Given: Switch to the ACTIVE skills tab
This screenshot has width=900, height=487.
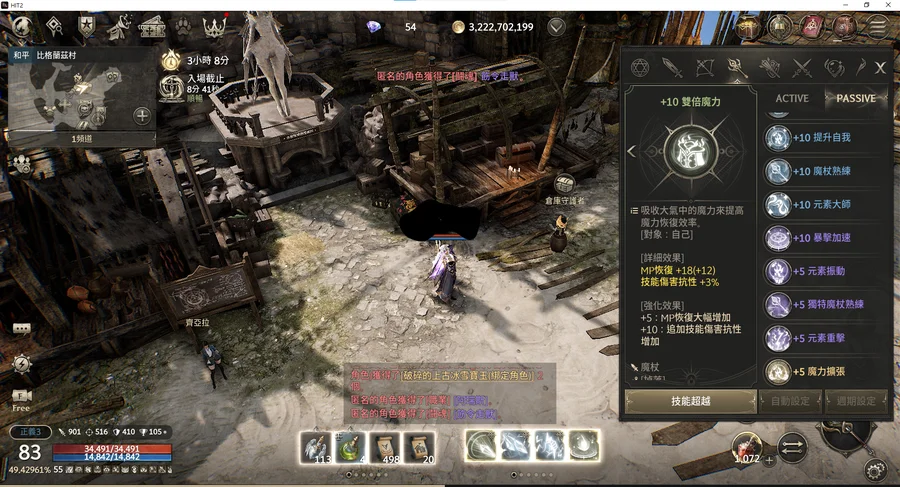Looking at the screenshot, I should [792, 99].
